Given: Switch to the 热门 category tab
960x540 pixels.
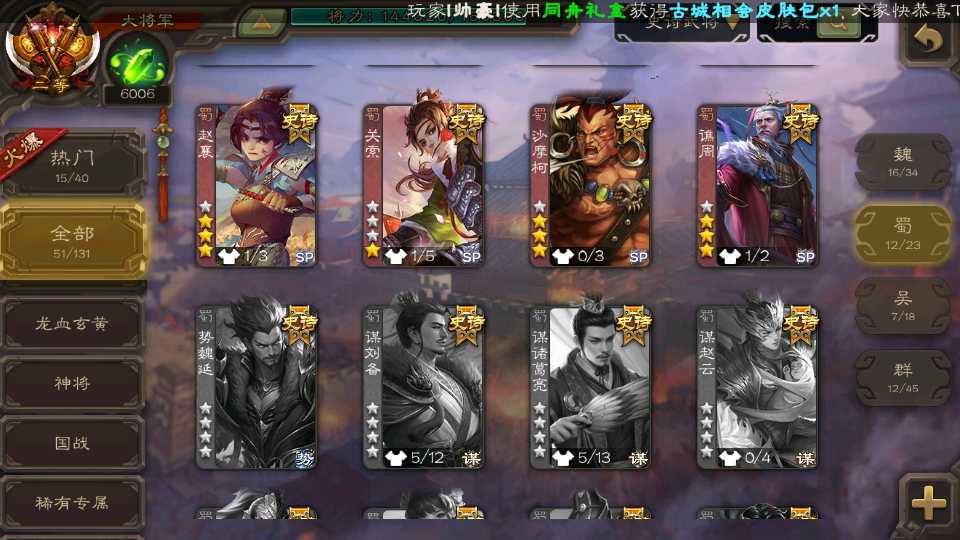Looking at the screenshot, I should pyautogui.click(x=72, y=165).
